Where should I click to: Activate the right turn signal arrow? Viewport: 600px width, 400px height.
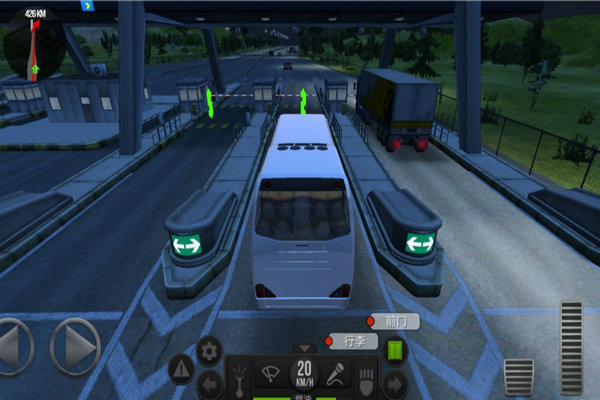(x=394, y=382)
